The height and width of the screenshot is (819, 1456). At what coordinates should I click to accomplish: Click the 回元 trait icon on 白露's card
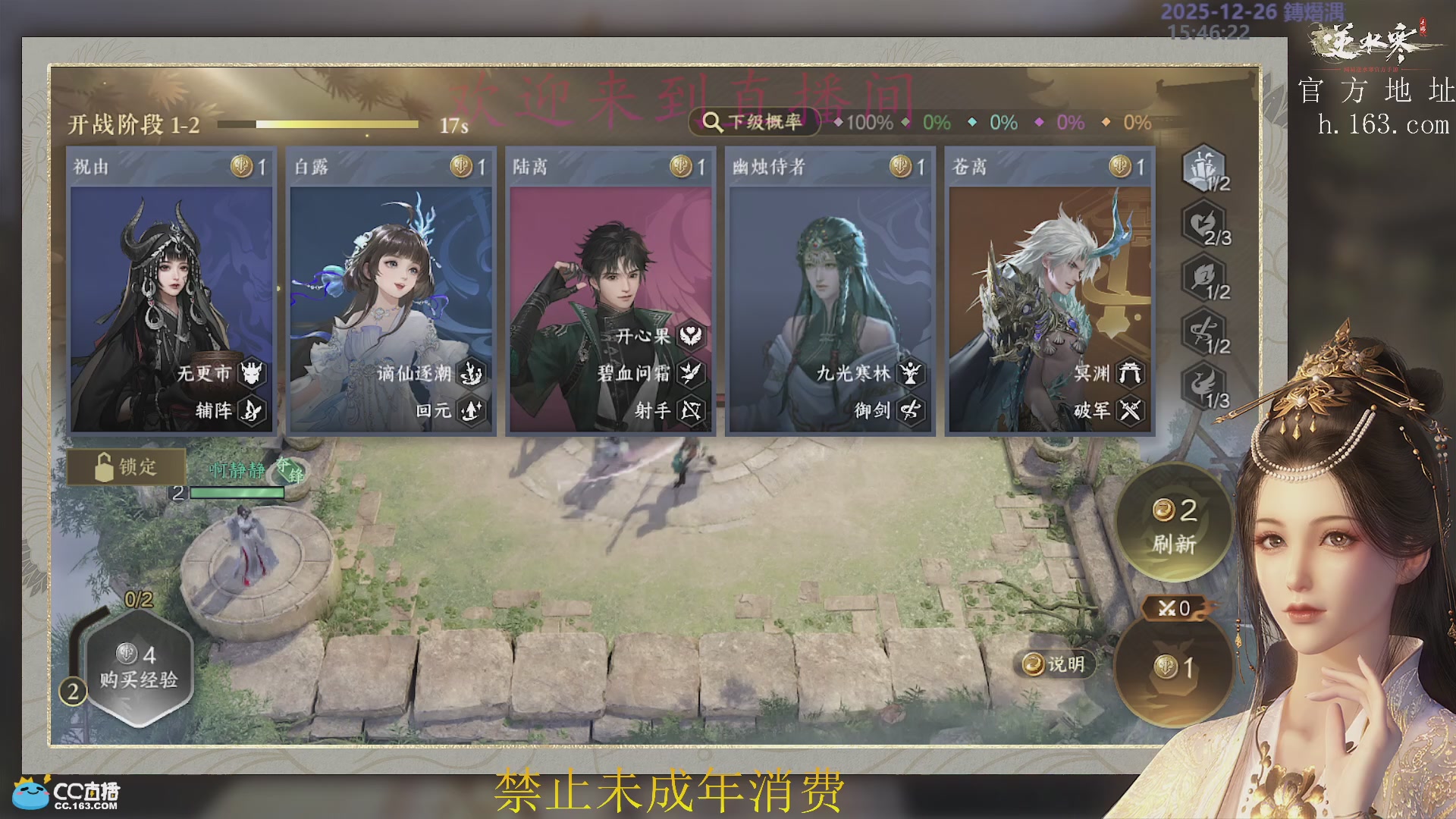point(473,410)
